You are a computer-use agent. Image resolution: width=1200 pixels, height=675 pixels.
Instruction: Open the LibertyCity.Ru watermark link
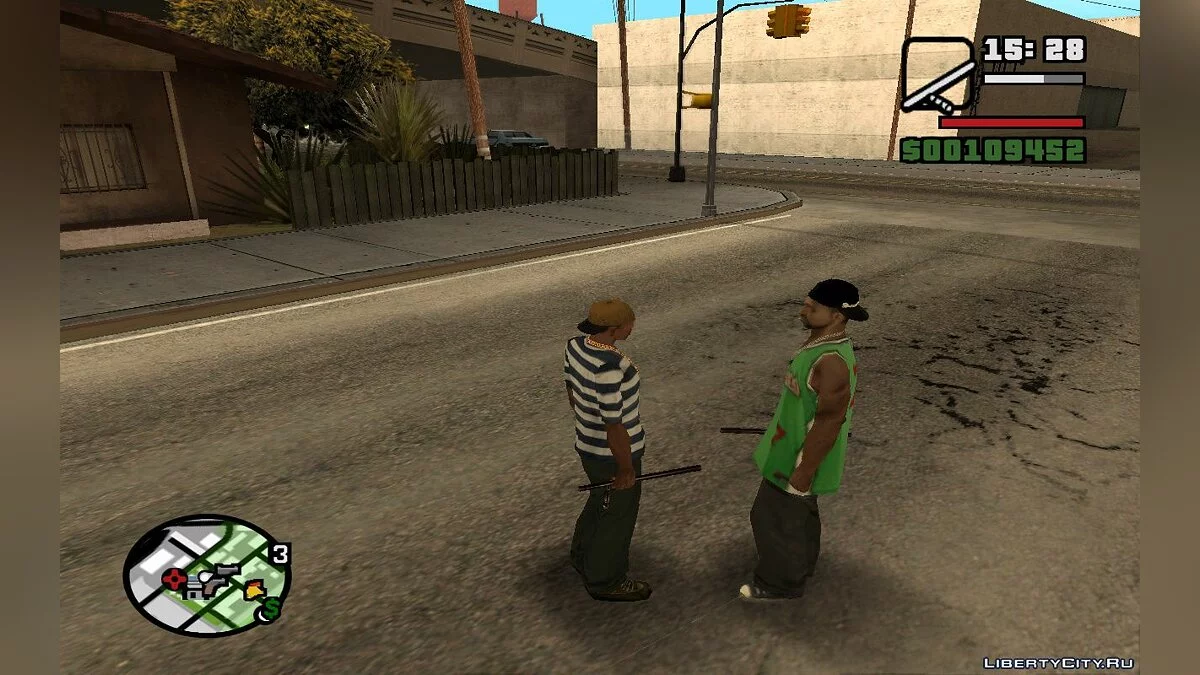tap(1056, 662)
